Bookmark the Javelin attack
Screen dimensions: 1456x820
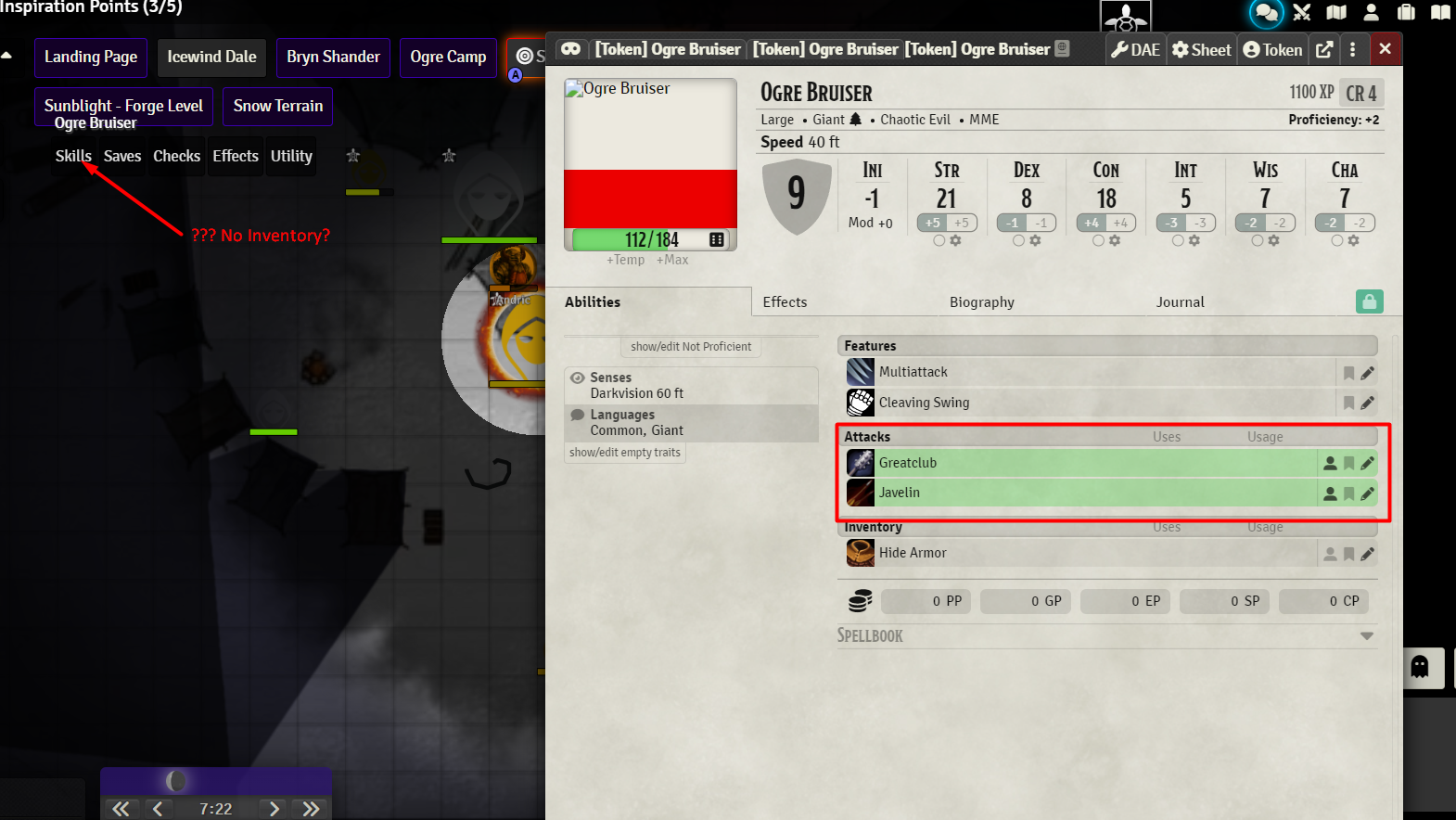pyautogui.click(x=1349, y=493)
